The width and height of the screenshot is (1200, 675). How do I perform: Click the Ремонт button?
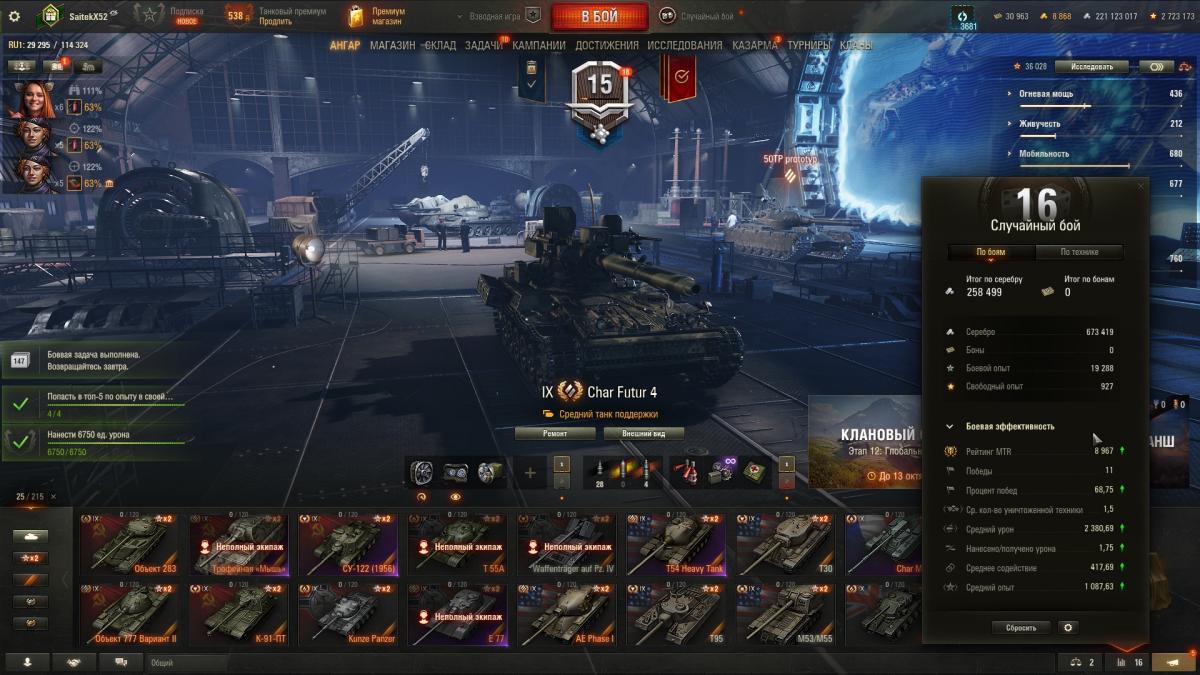[x=555, y=433]
